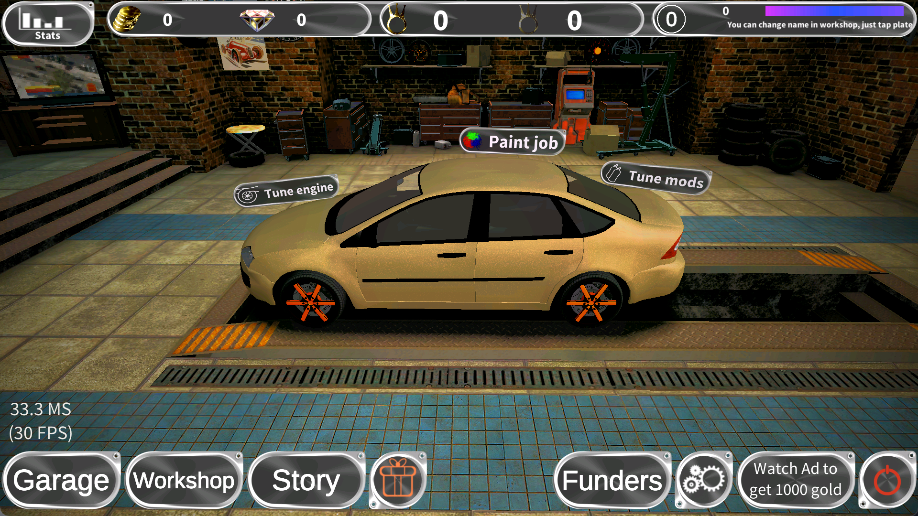Open the Tune mods option

click(x=656, y=177)
